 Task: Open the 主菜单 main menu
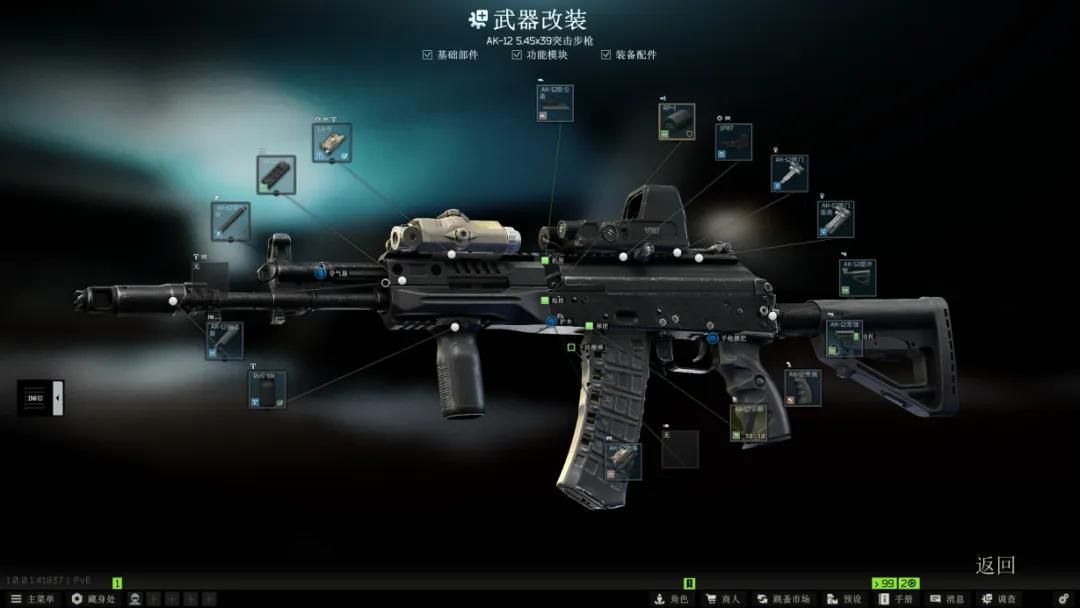tap(32, 599)
